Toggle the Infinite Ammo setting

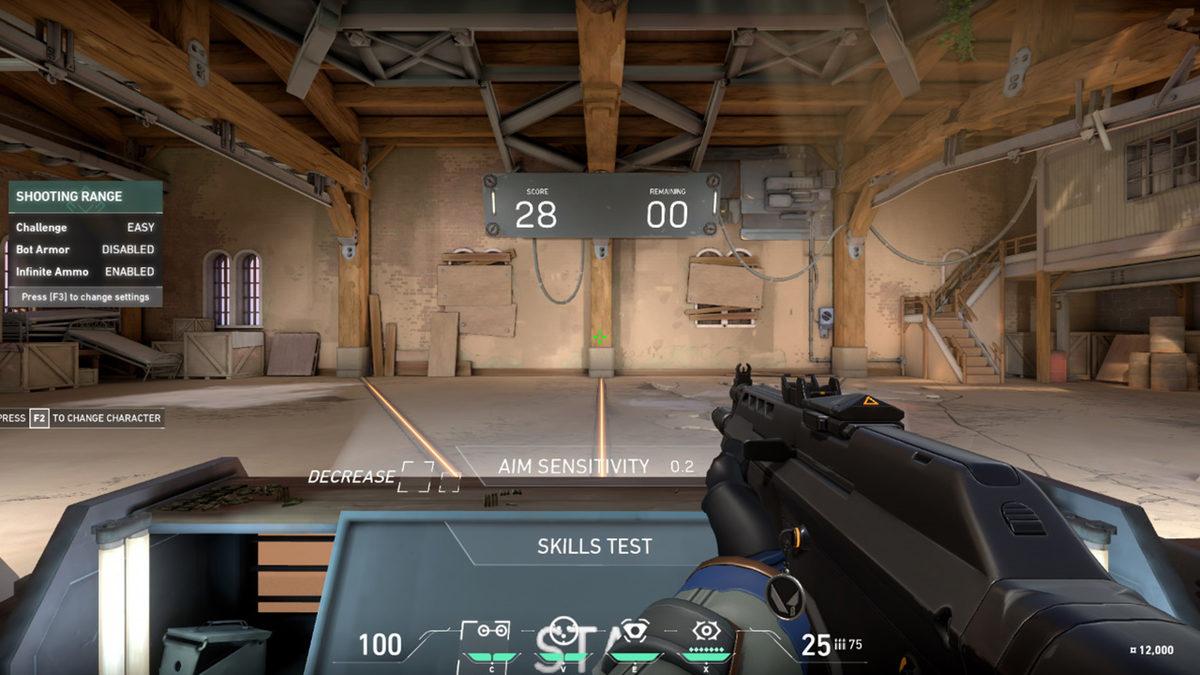(x=85, y=271)
